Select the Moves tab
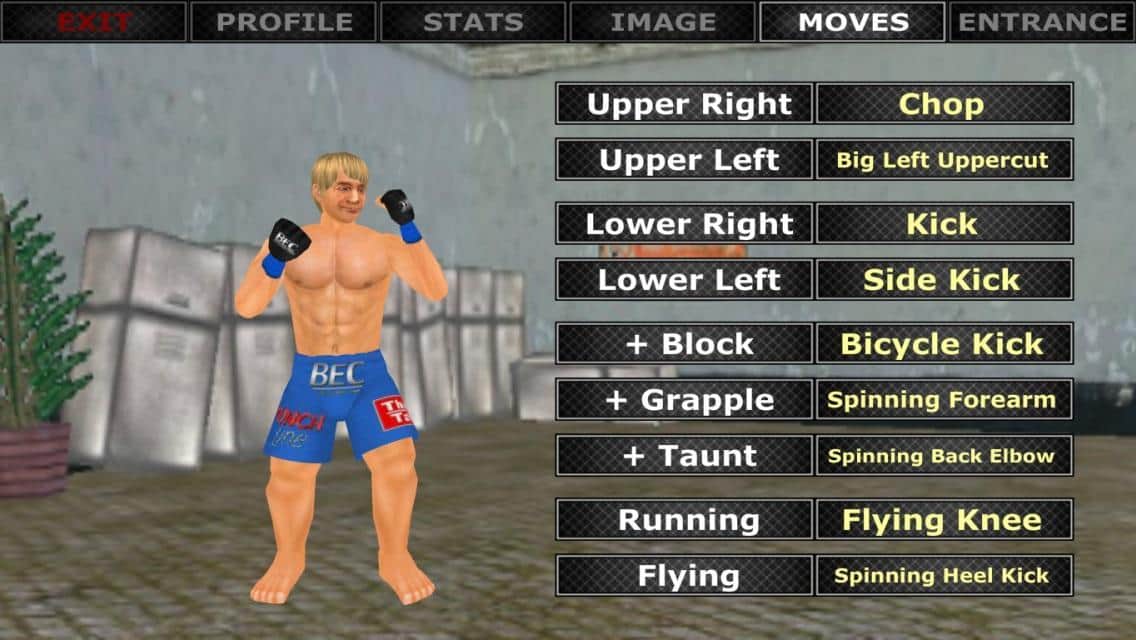 pyautogui.click(x=852, y=22)
